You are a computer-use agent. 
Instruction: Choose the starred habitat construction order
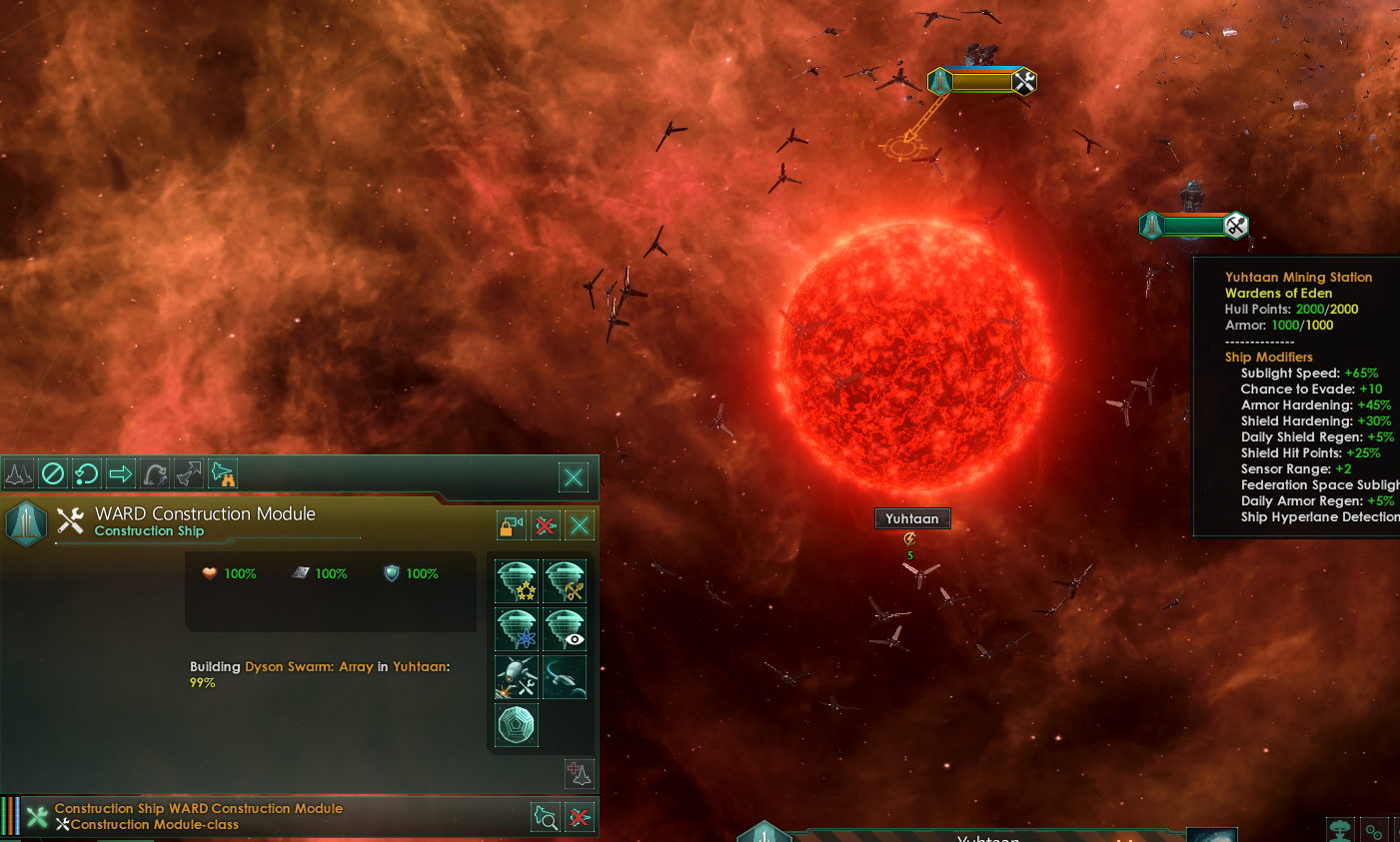tap(517, 579)
